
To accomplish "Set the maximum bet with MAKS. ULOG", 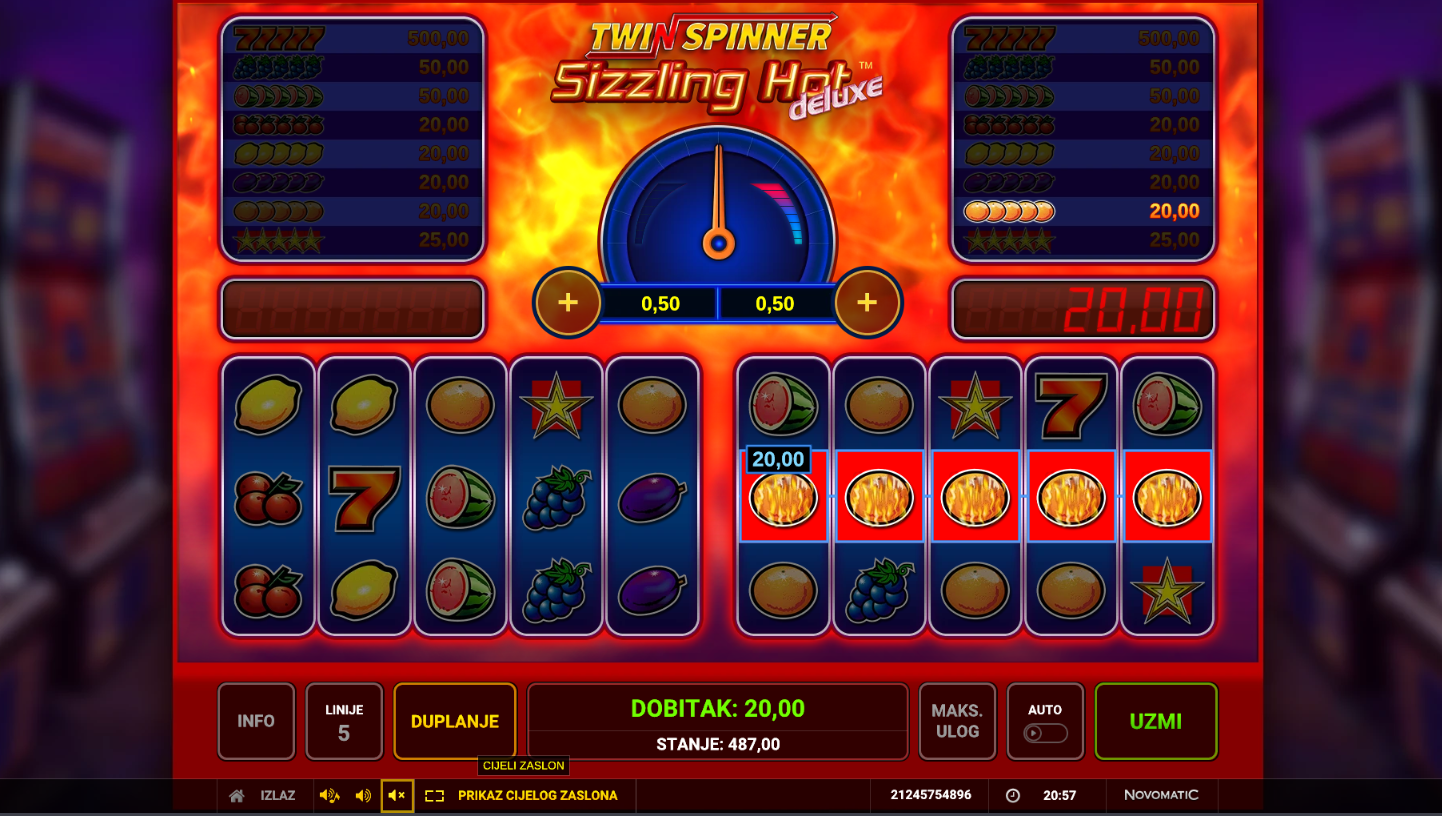I will point(957,721).
